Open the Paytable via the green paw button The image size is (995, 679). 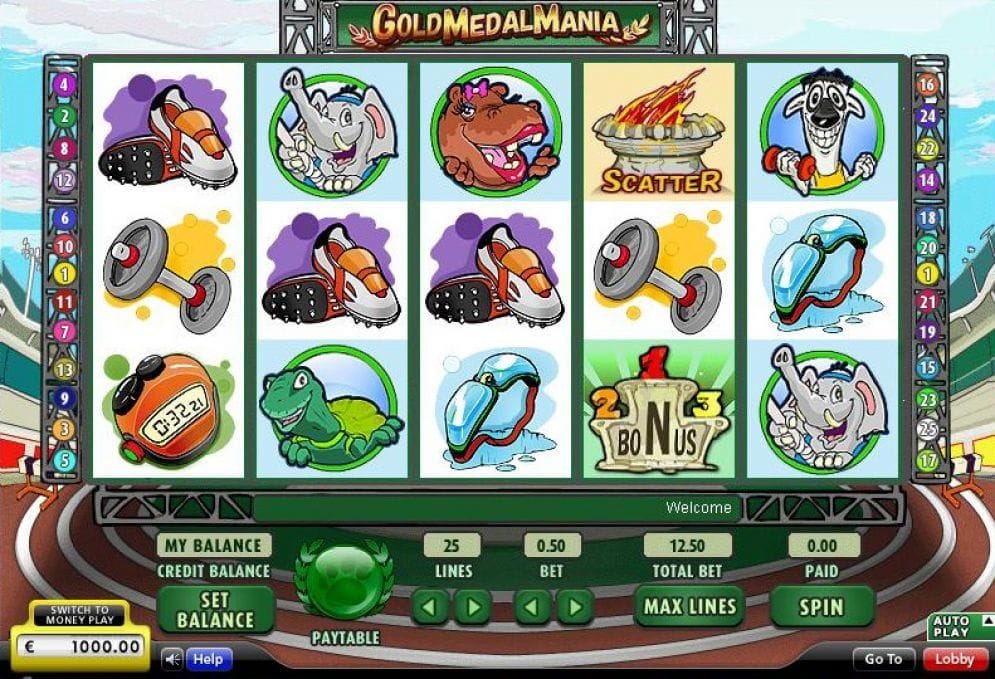pyautogui.click(x=343, y=580)
